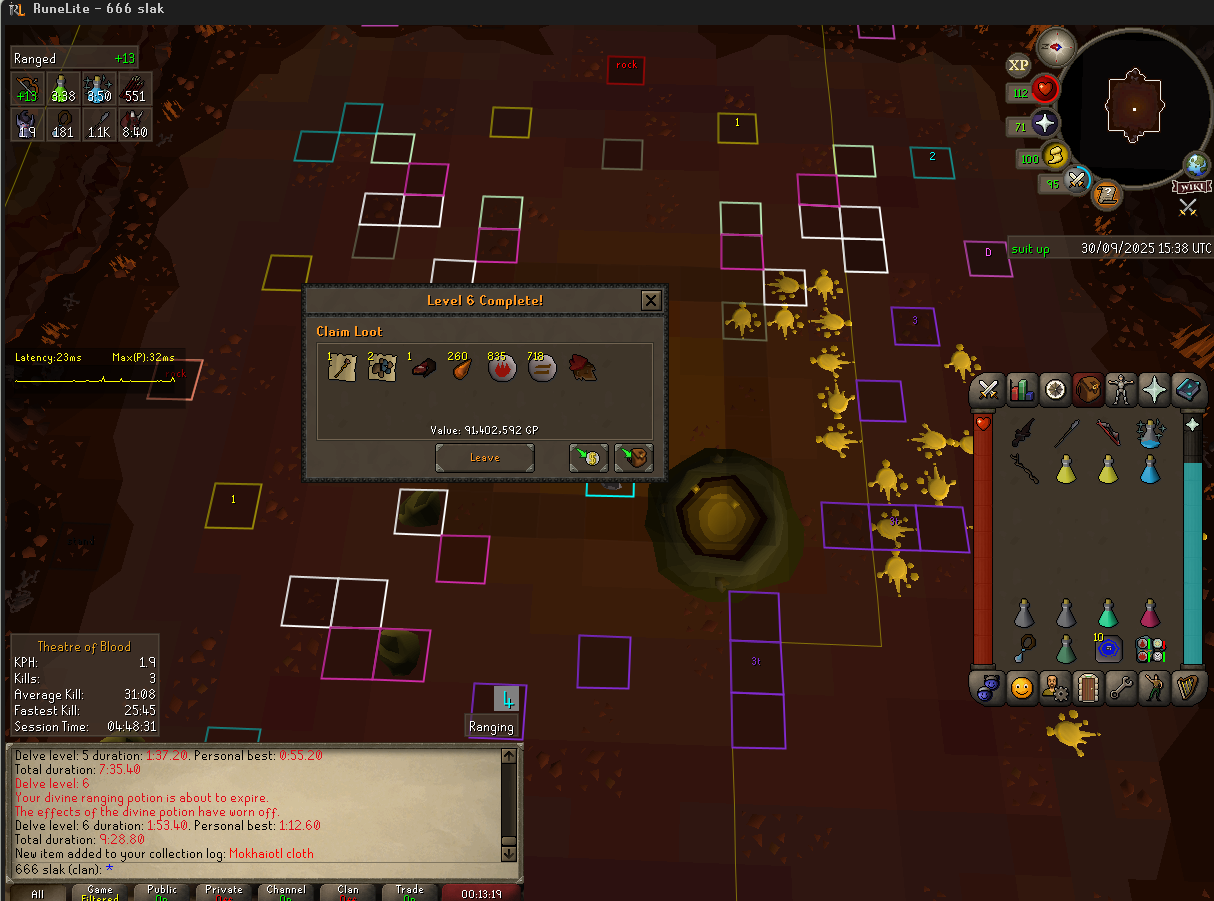This screenshot has height=901, width=1214.
Task: Switch to the Skills tab
Action: (1022, 389)
